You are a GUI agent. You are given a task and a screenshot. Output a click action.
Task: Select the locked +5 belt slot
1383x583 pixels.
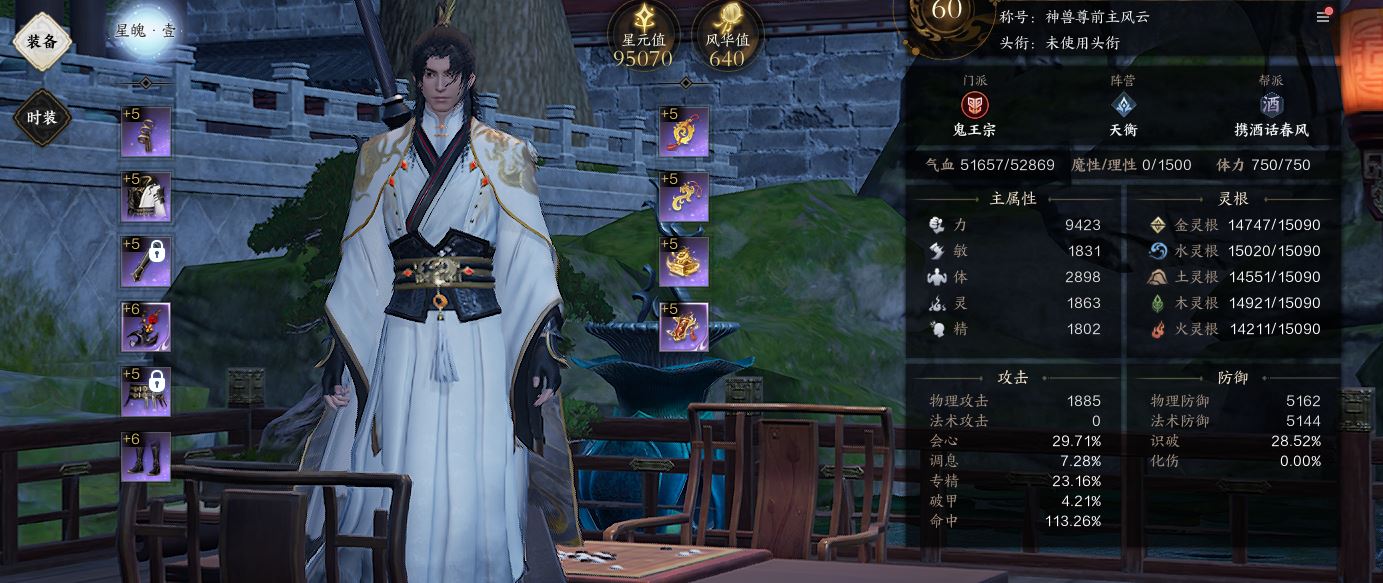146,392
